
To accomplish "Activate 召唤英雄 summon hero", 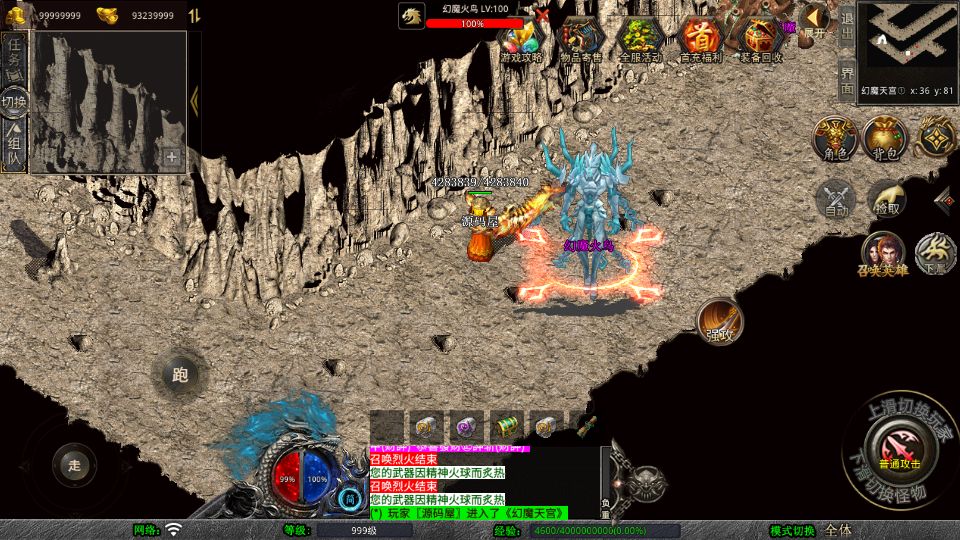I will pyautogui.click(x=881, y=254).
